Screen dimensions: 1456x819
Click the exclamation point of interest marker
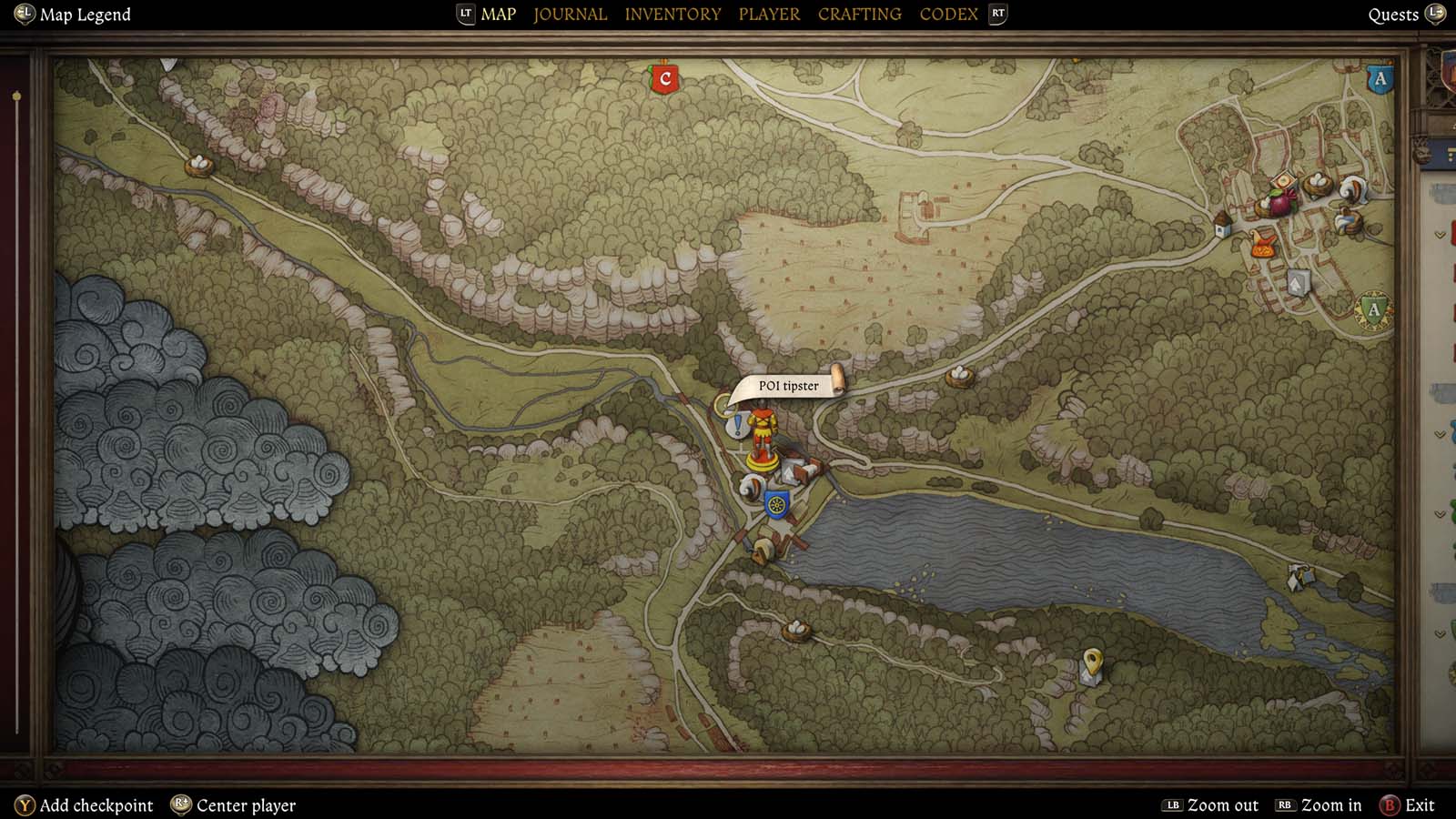[737, 422]
